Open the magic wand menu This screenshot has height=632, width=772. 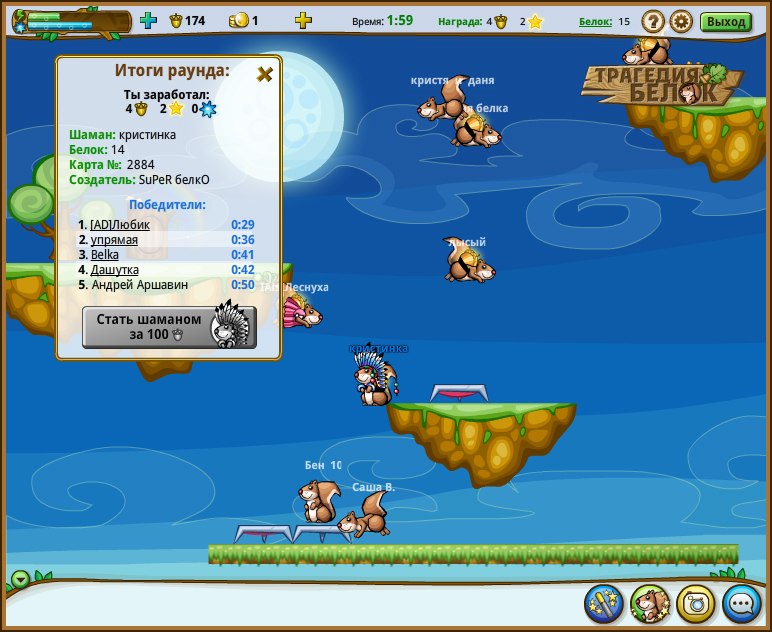coord(604,604)
